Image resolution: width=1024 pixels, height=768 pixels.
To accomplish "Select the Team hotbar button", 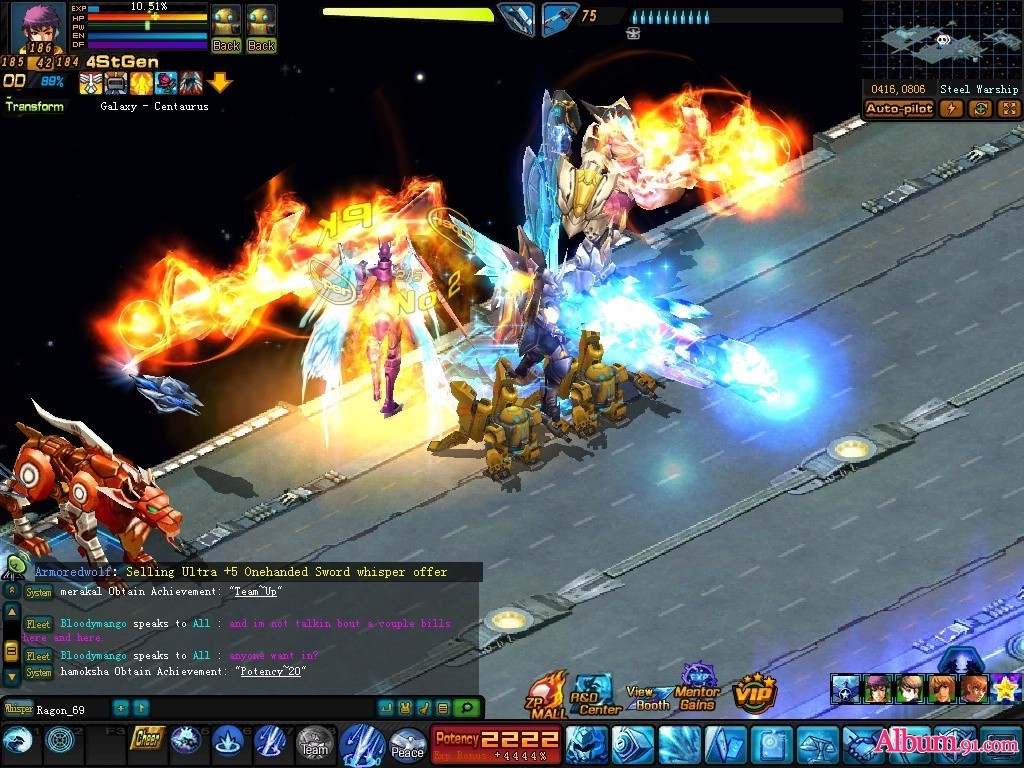I will (x=314, y=743).
